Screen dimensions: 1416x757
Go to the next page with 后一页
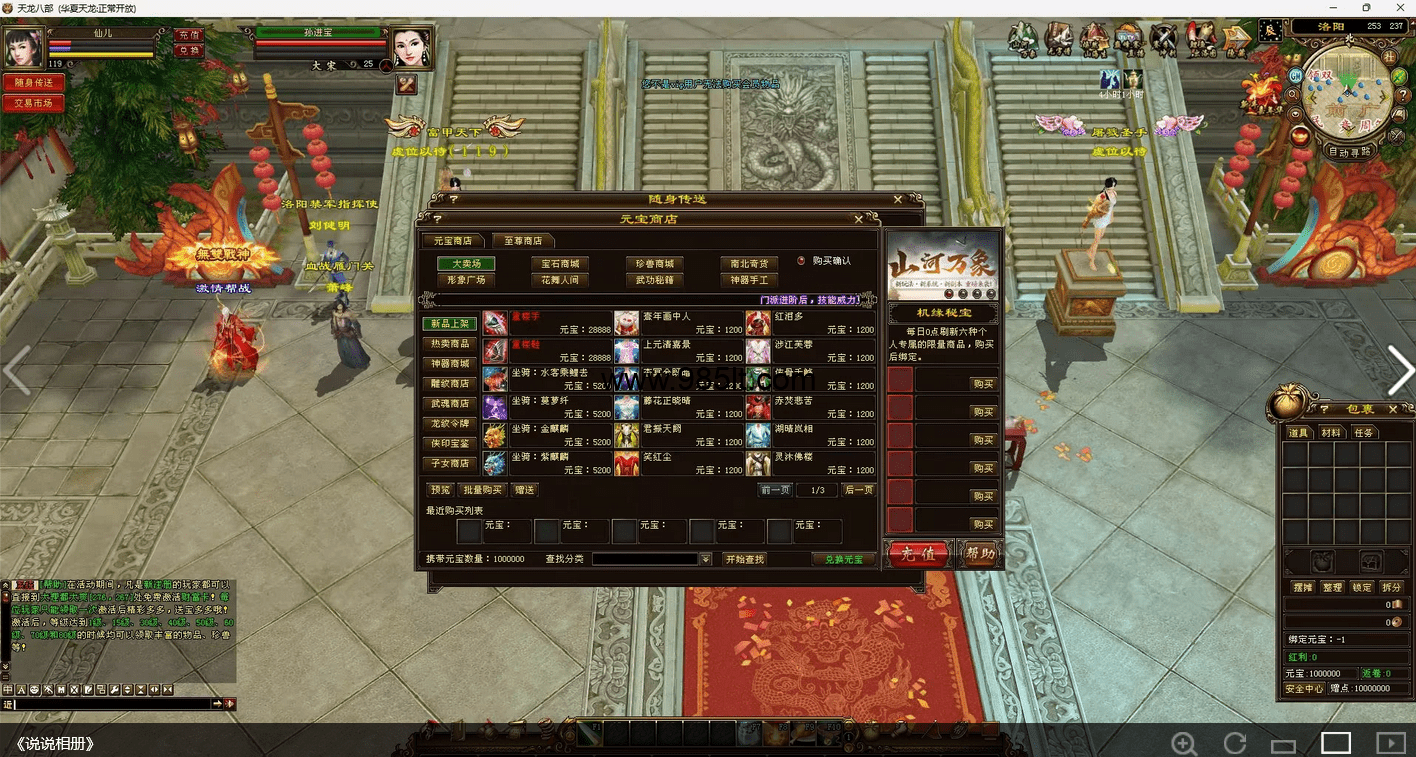[858, 490]
